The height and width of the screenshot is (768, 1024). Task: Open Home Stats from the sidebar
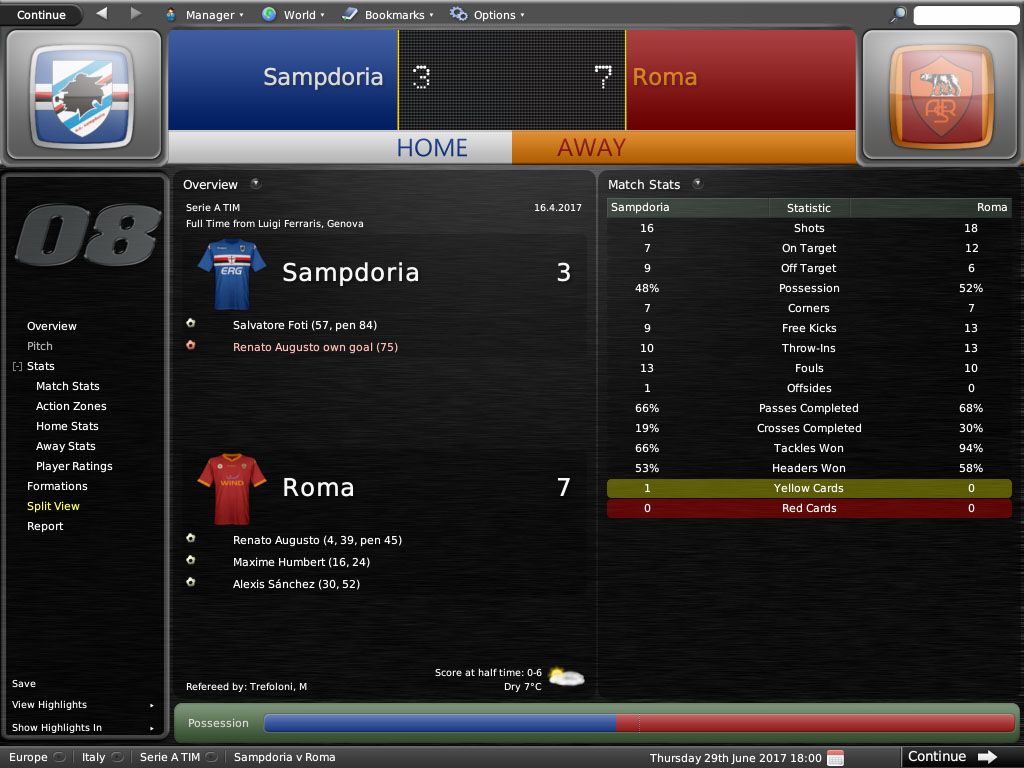[67, 426]
